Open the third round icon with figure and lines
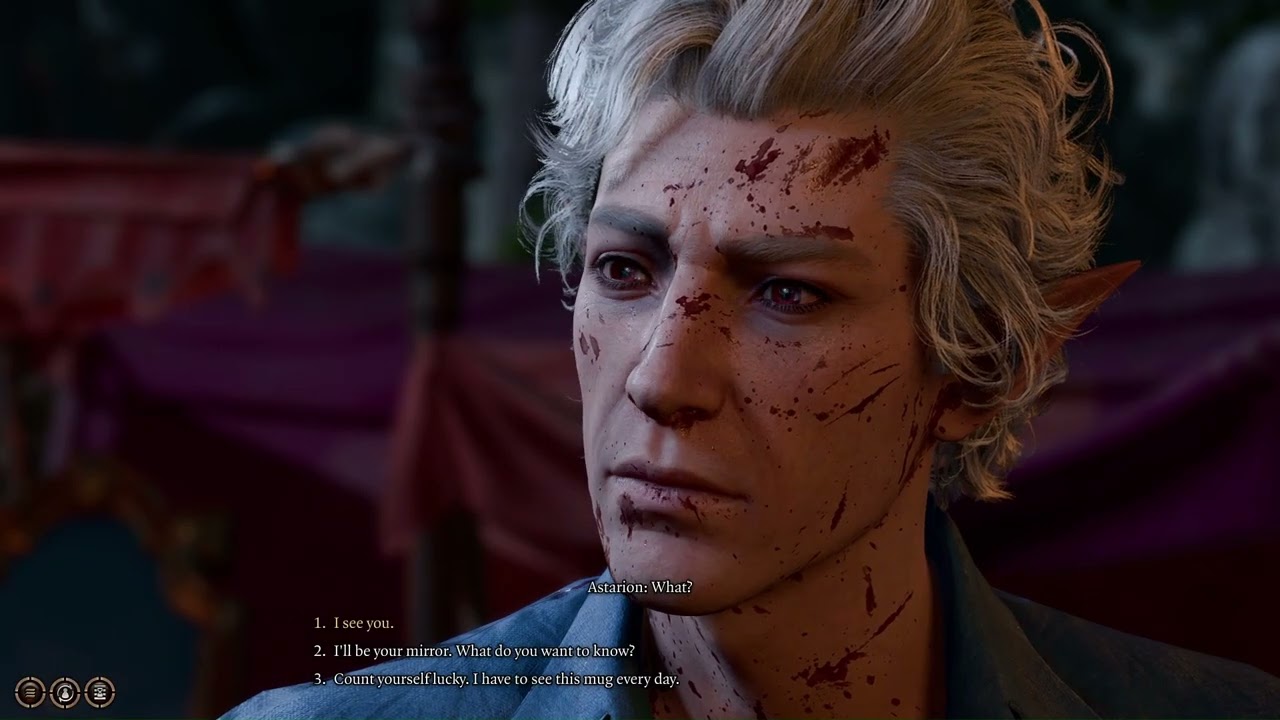Screen dimensions: 1280x720 click(x=99, y=691)
